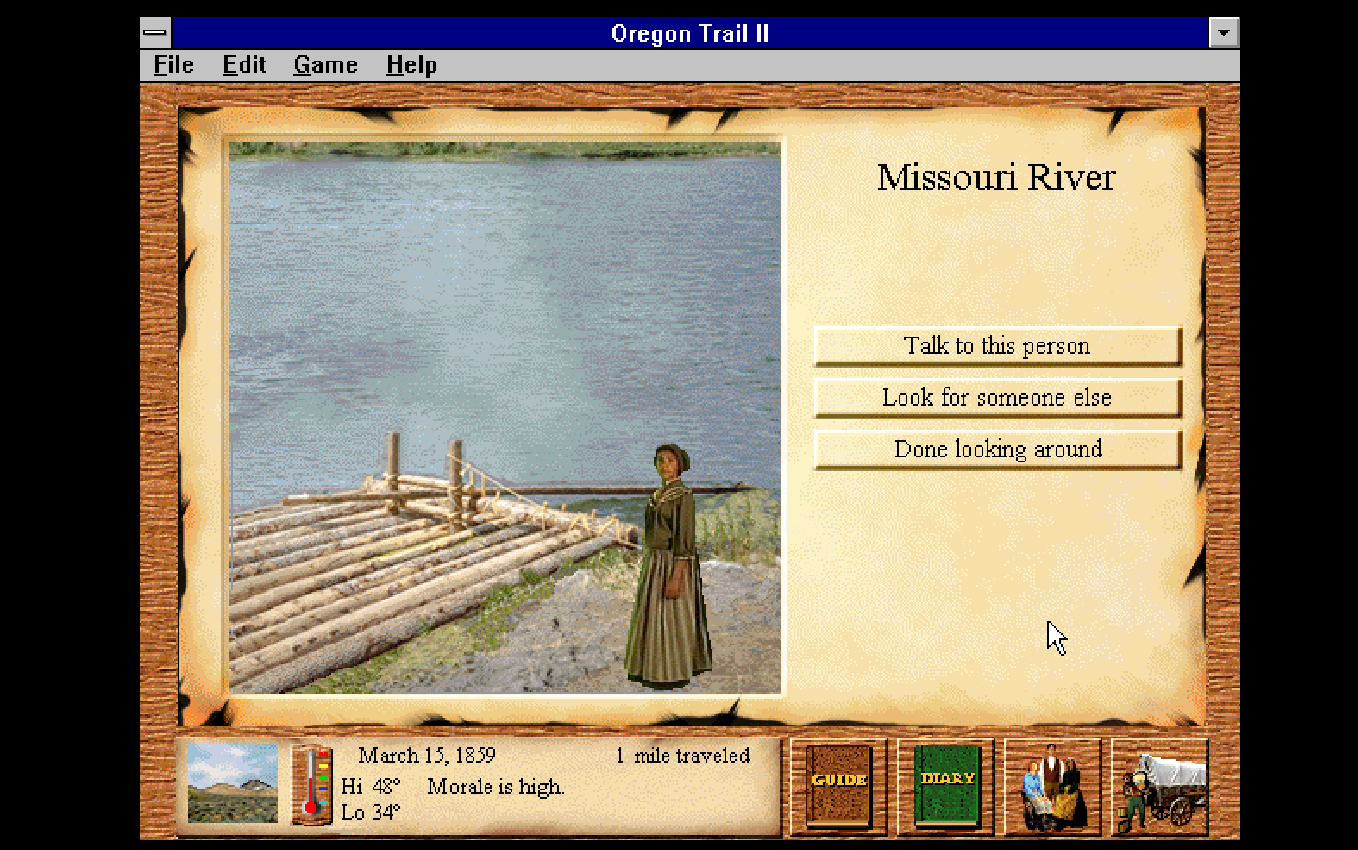Open the Guide book
The width and height of the screenshot is (1358, 850).
[839, 786]
